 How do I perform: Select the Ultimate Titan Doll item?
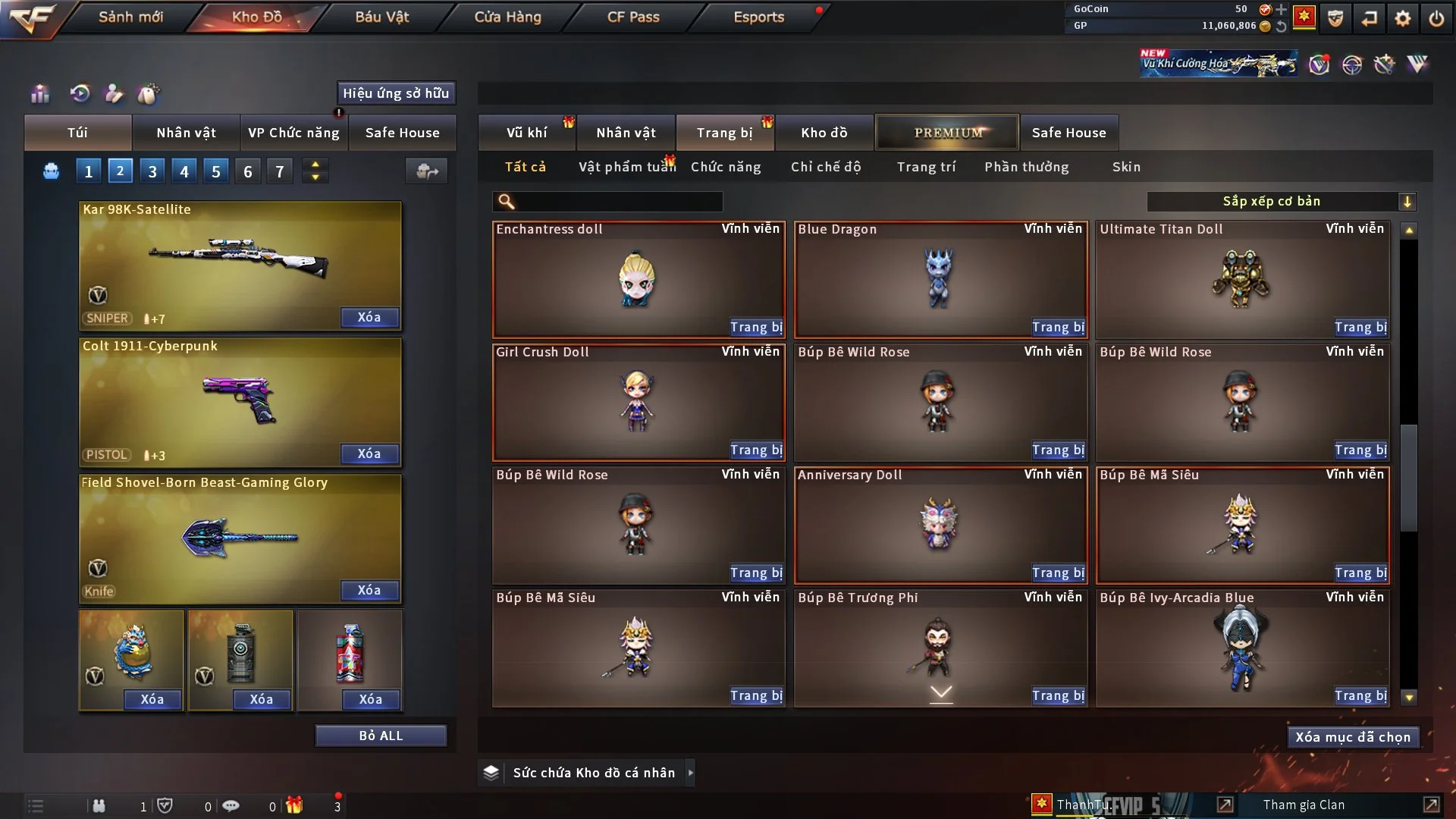click(1241, 279)
